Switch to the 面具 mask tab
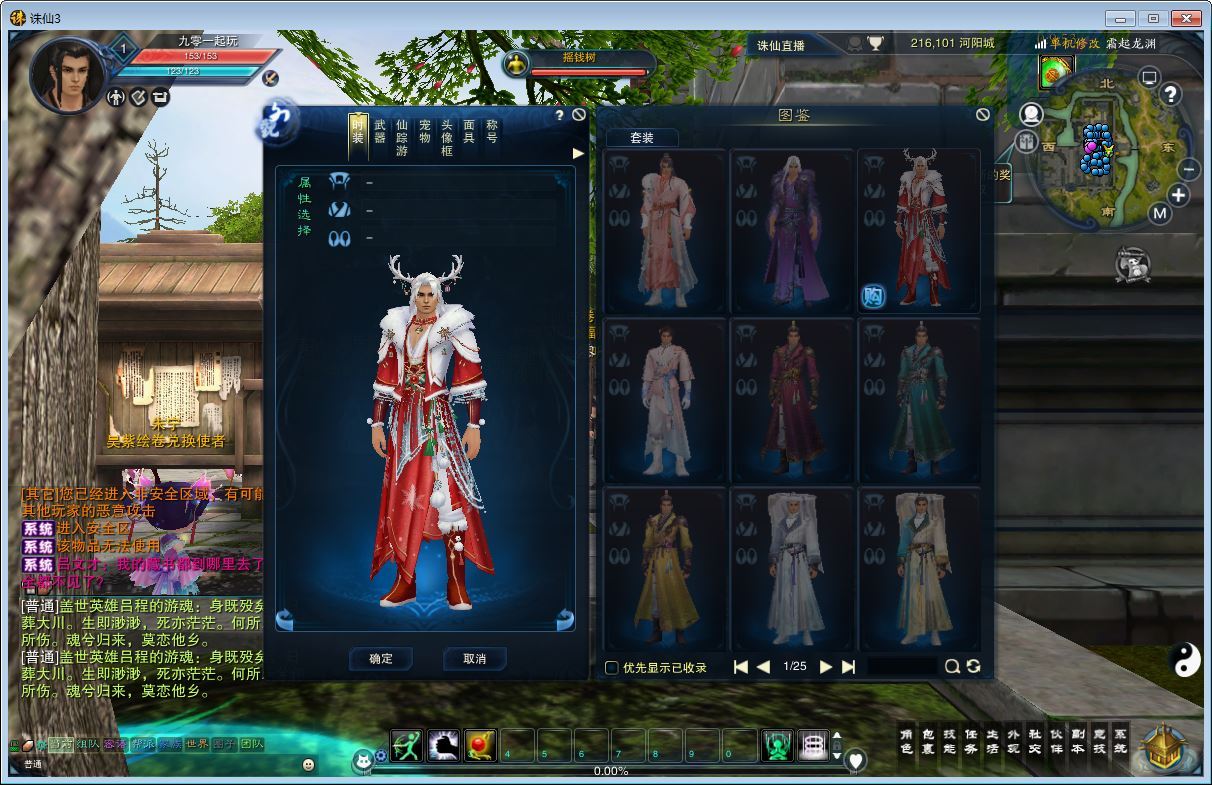 coord(469,132)
